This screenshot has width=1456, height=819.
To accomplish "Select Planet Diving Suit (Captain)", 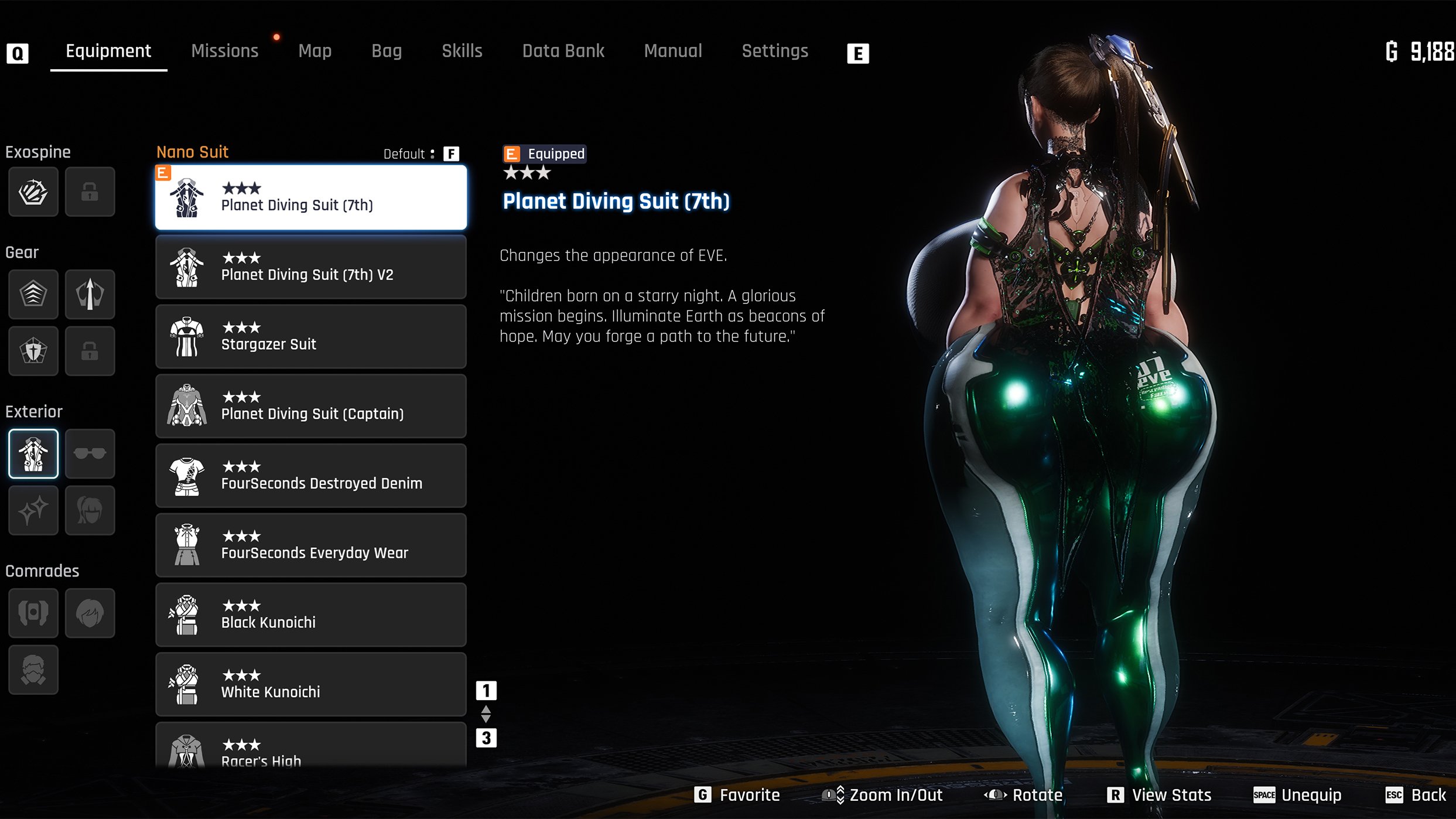I will (x=310, y=407).
